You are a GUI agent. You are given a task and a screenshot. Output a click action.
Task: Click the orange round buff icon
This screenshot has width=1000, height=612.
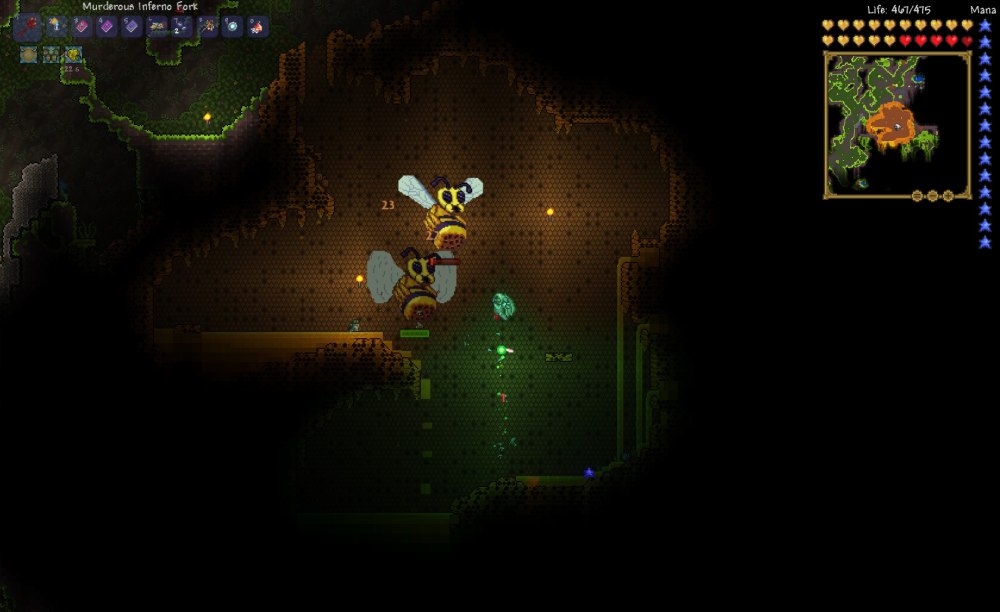(x=28, y=54)
